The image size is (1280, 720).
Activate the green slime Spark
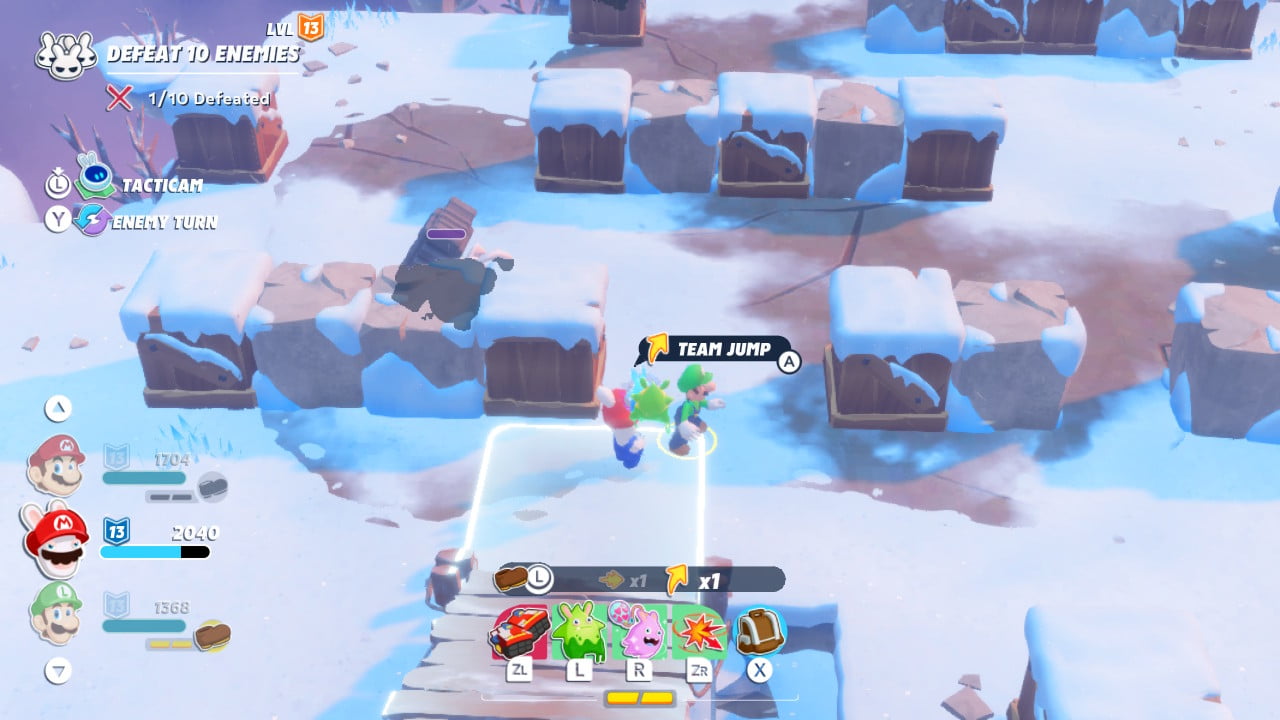[579, 632]
